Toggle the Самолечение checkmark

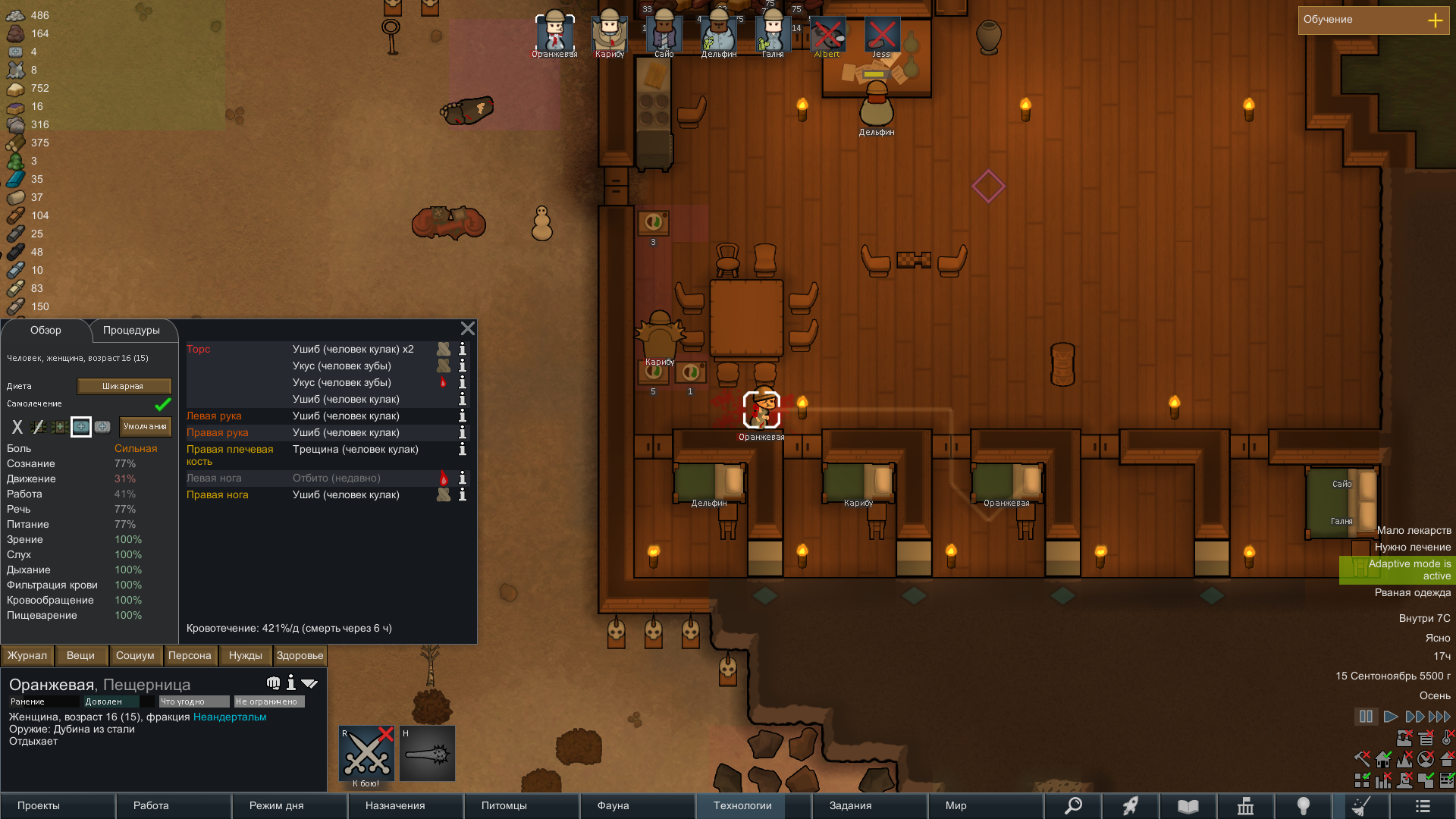coord(162,404)
